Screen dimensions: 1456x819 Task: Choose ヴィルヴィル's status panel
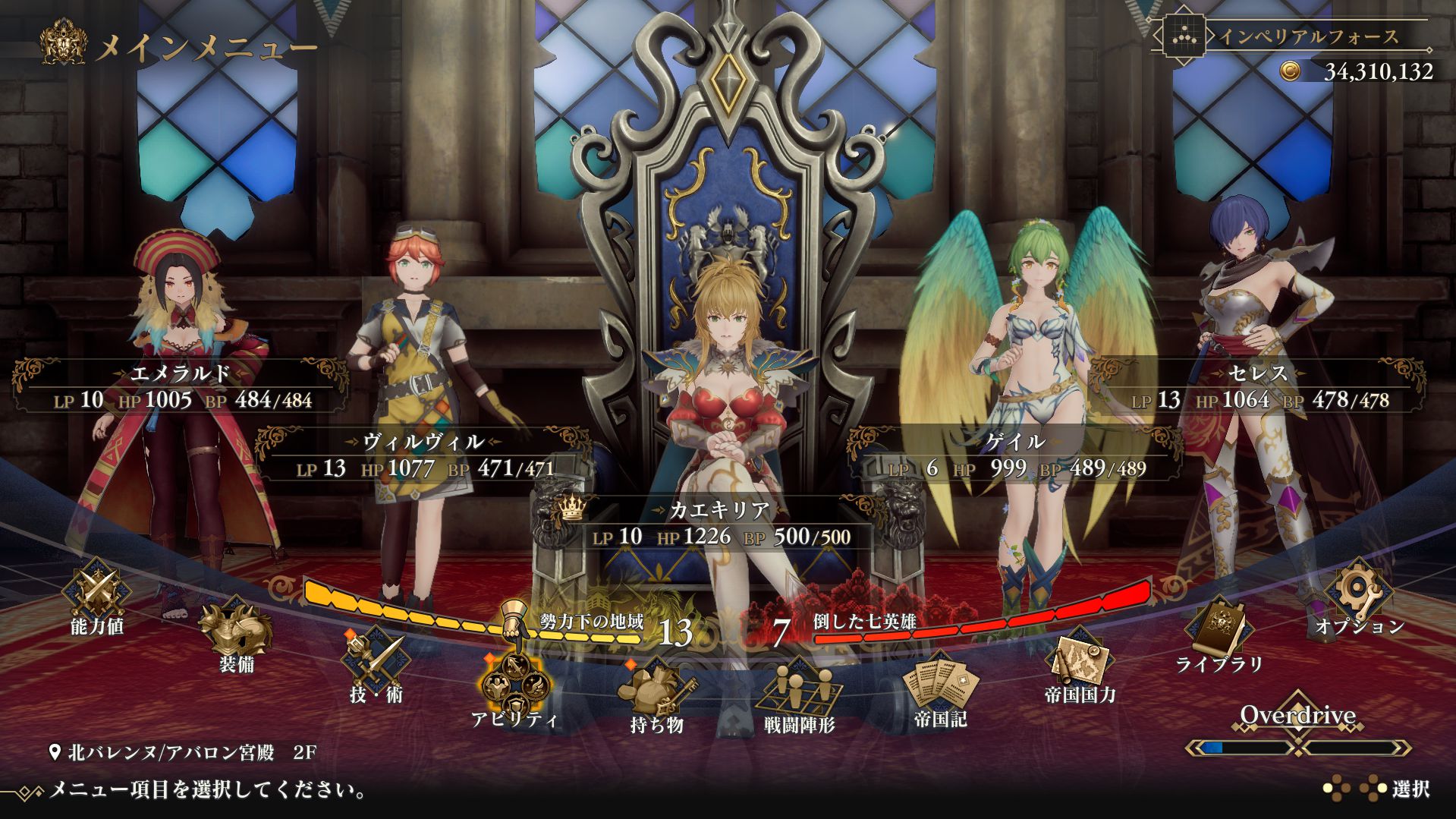[x=423, y=455]
